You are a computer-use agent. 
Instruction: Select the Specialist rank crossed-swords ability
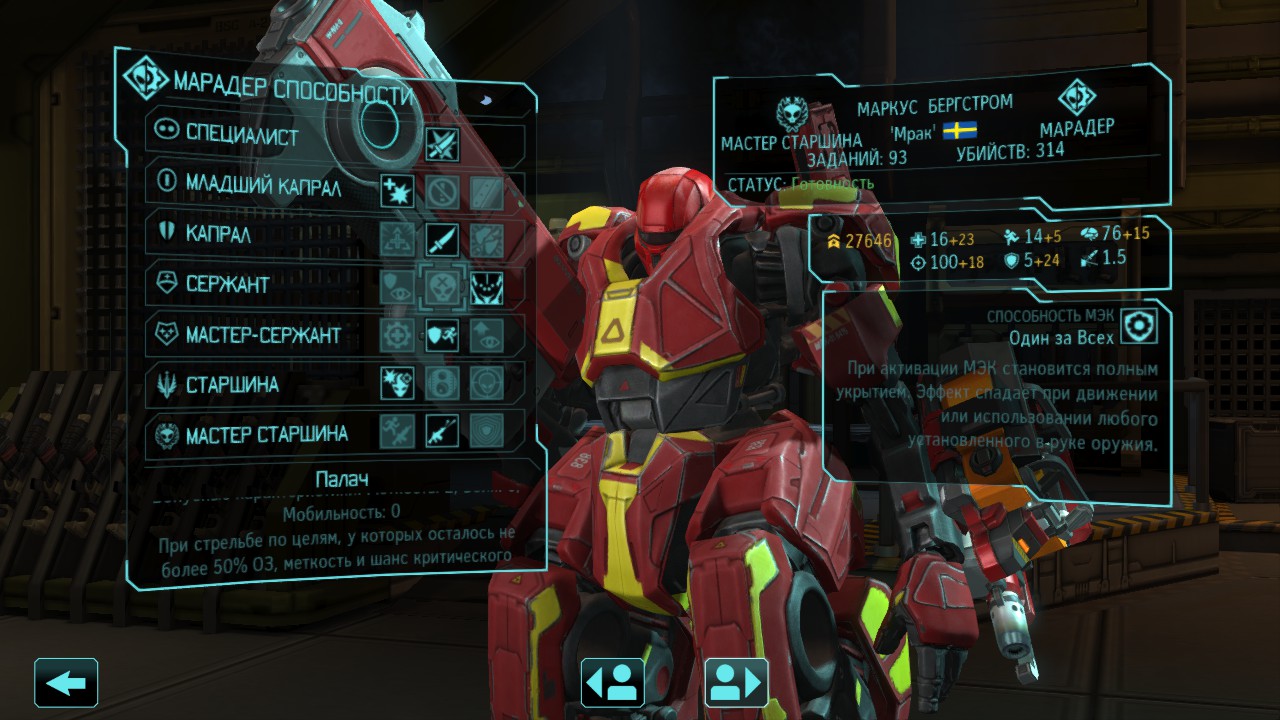[441, 143]
